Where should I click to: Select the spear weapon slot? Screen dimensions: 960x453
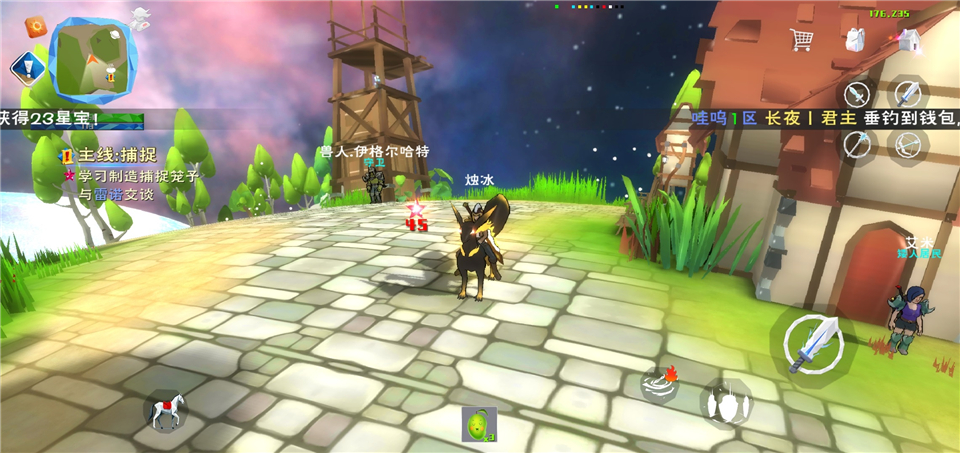(x=857, y=144)
